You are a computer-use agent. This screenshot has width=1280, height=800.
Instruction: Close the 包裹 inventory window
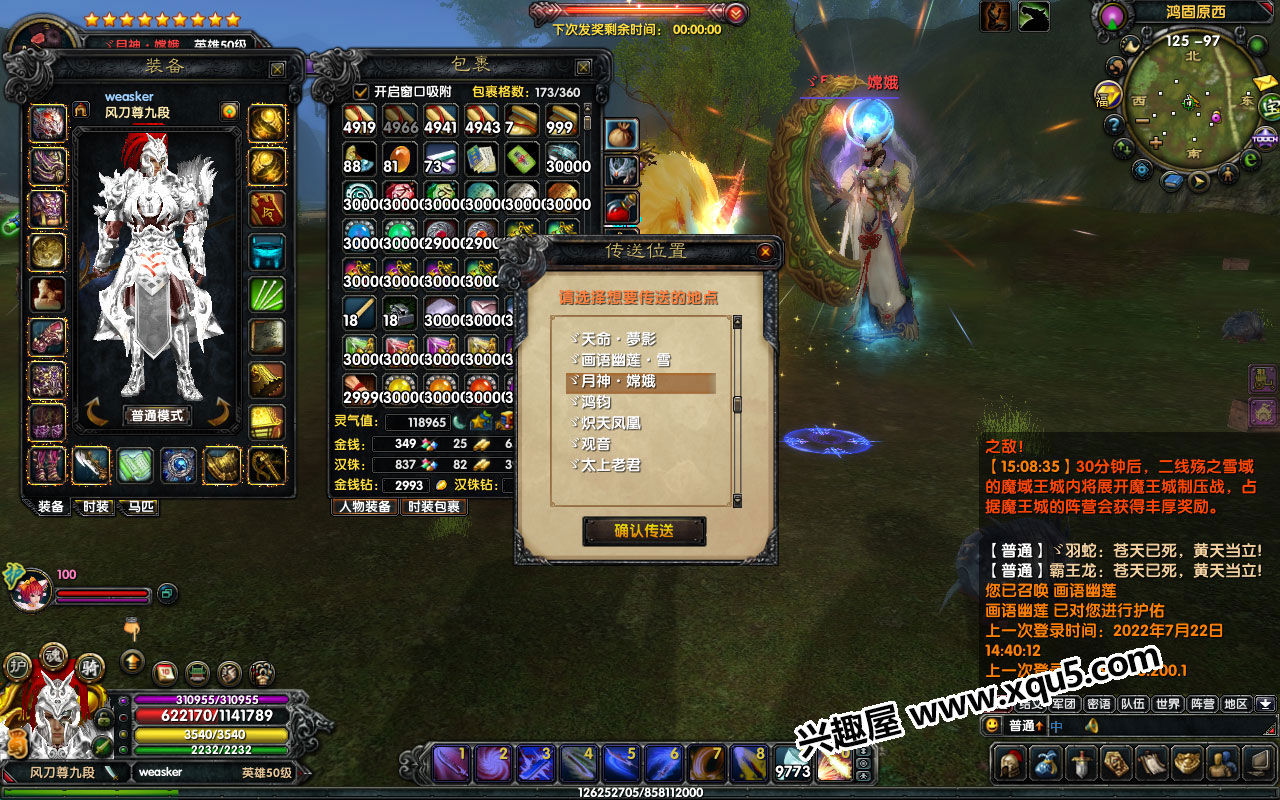pyautogui.click(x=583, y=67)
